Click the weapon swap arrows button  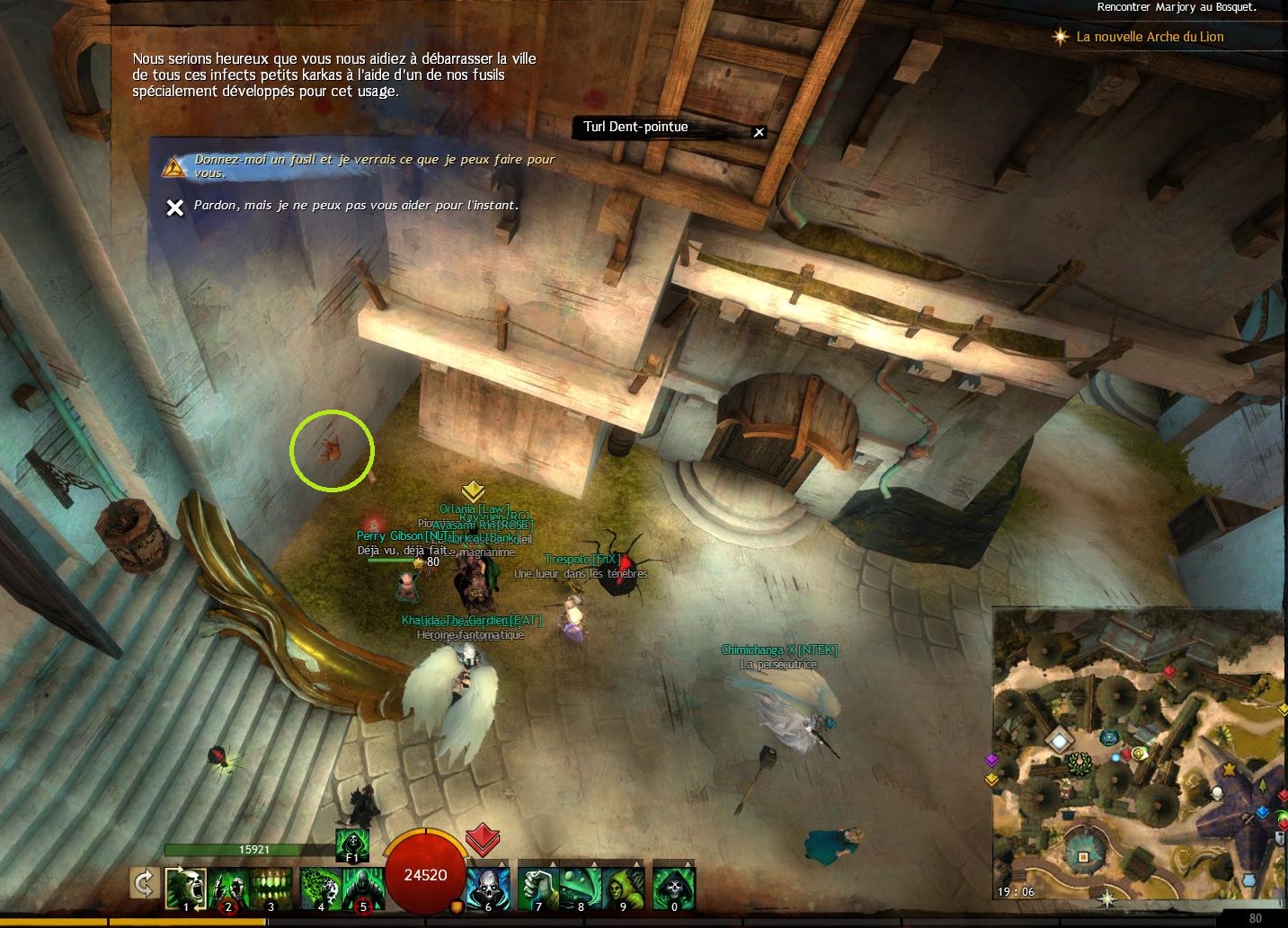tap(144, 883)
